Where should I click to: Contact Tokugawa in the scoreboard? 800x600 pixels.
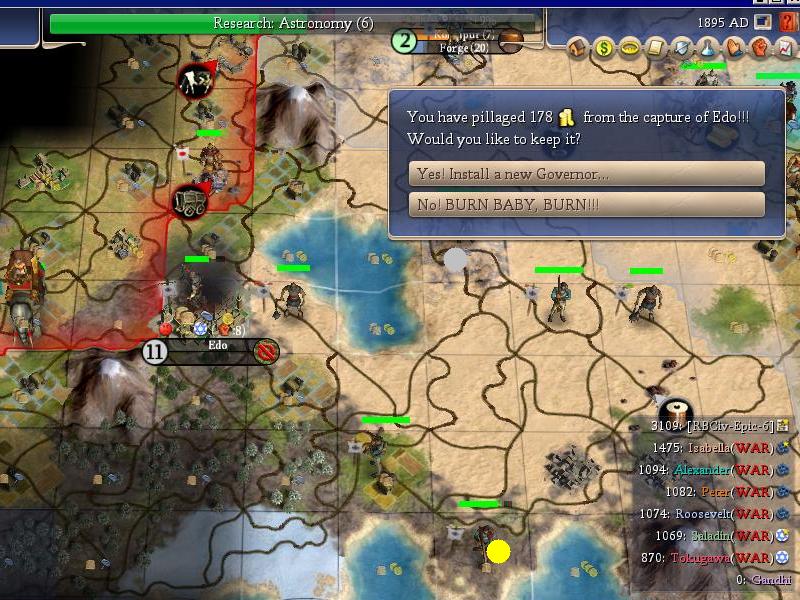click(x=698, y=558)
